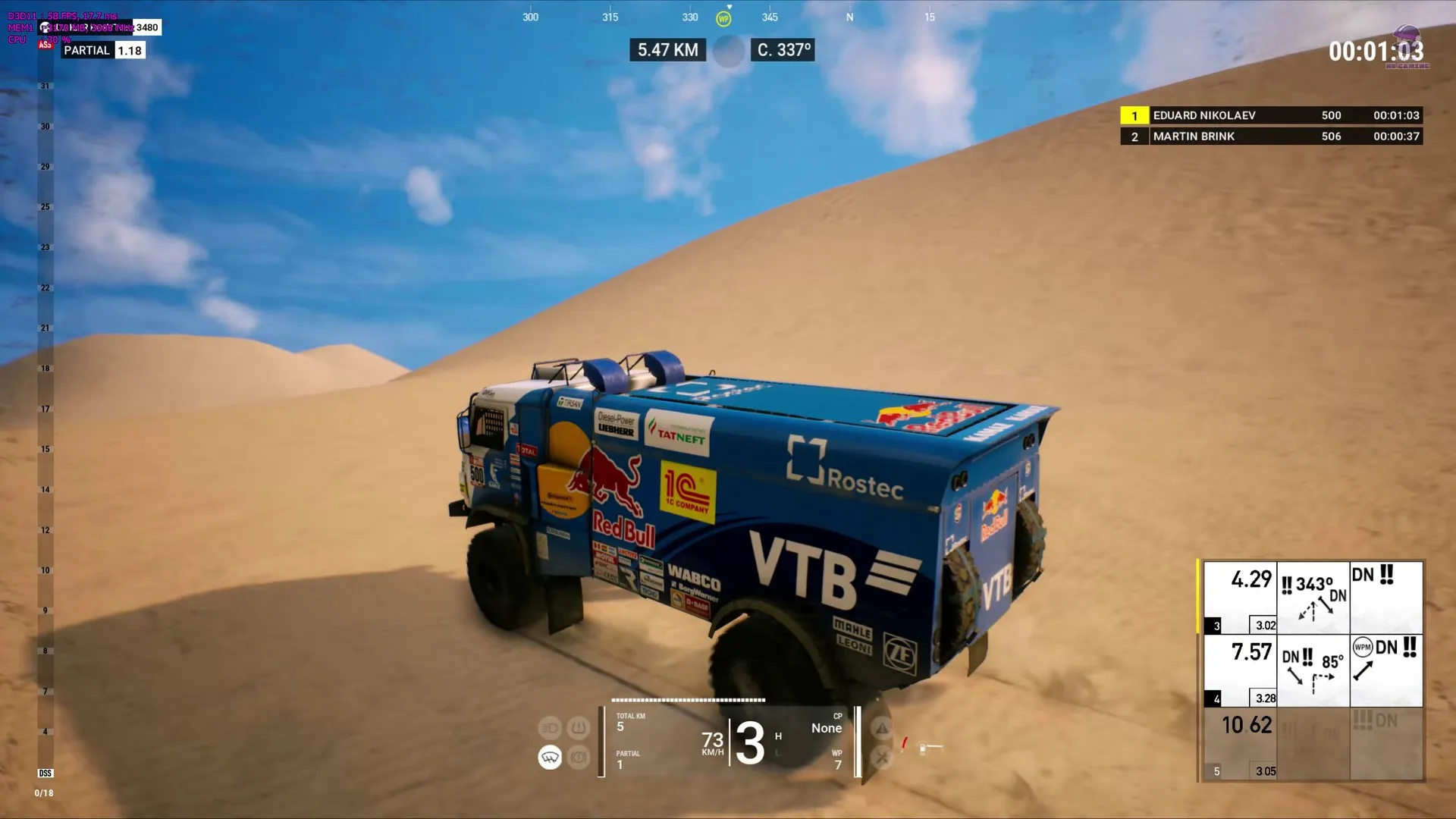
Task: Click the handbrake indicator icon
Action: pos(579,757)
